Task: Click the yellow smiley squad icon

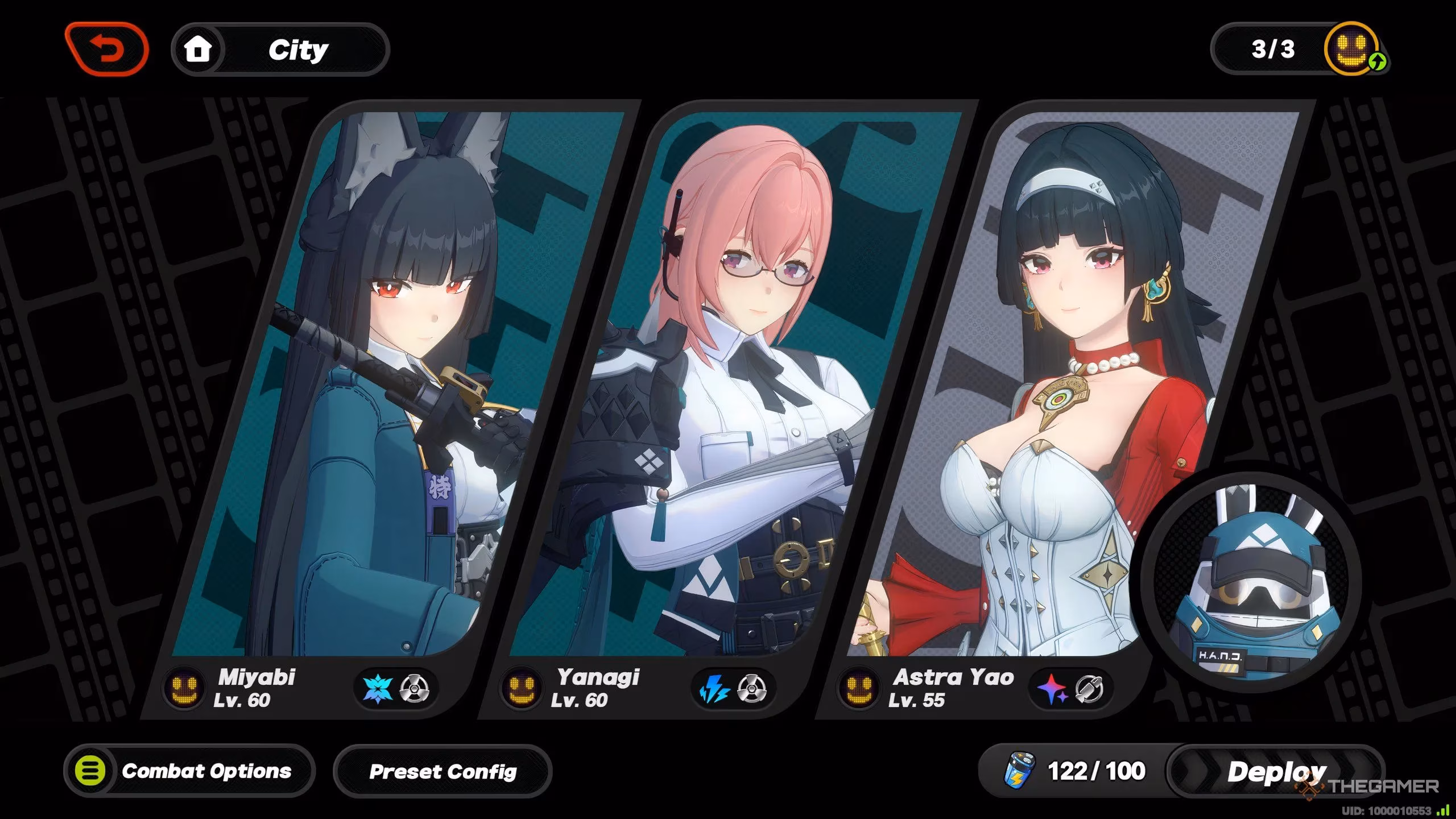Action: click(x=1352, y=49)
